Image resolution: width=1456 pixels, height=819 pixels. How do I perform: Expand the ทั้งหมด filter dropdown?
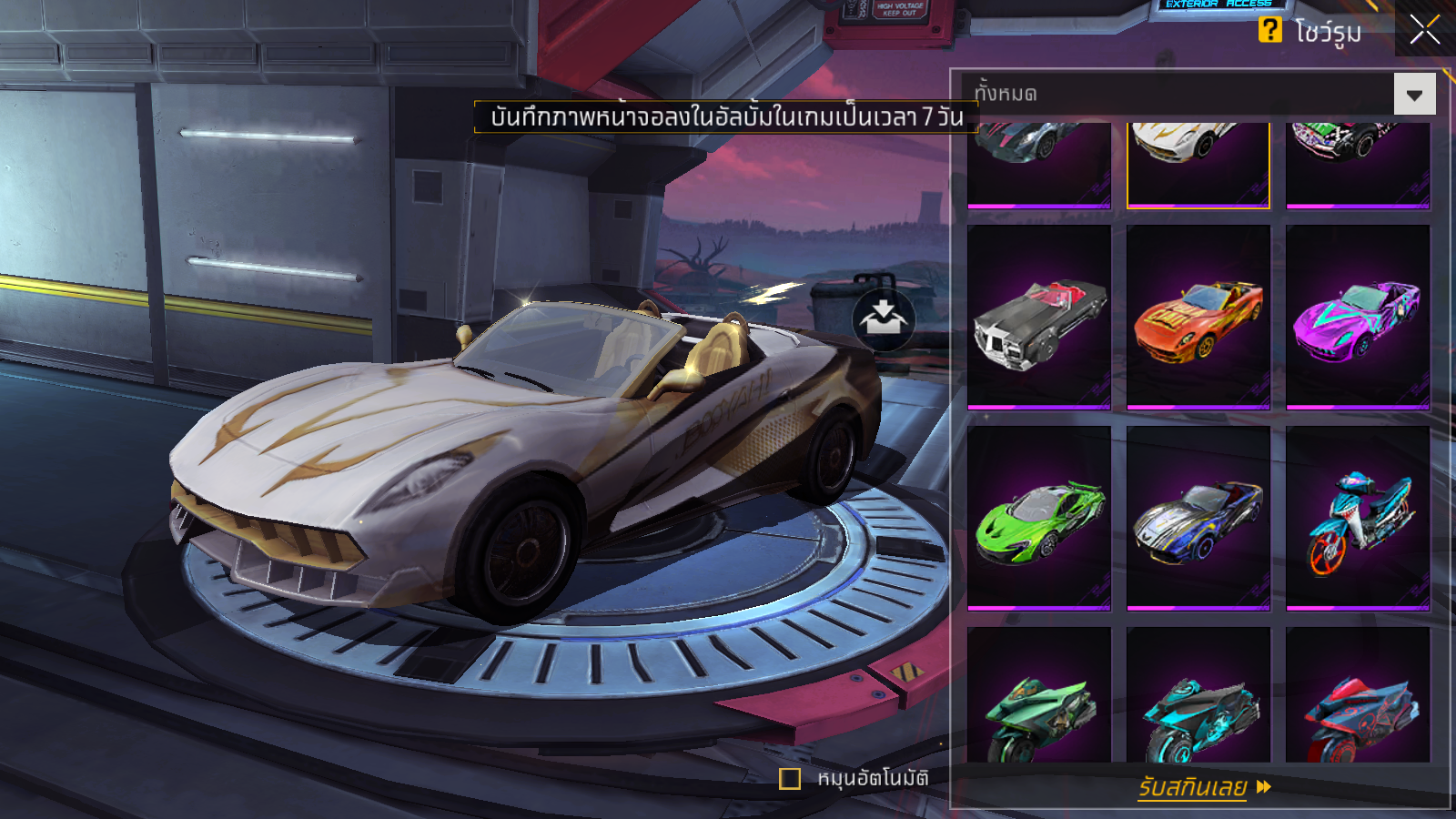(1414, 95)
